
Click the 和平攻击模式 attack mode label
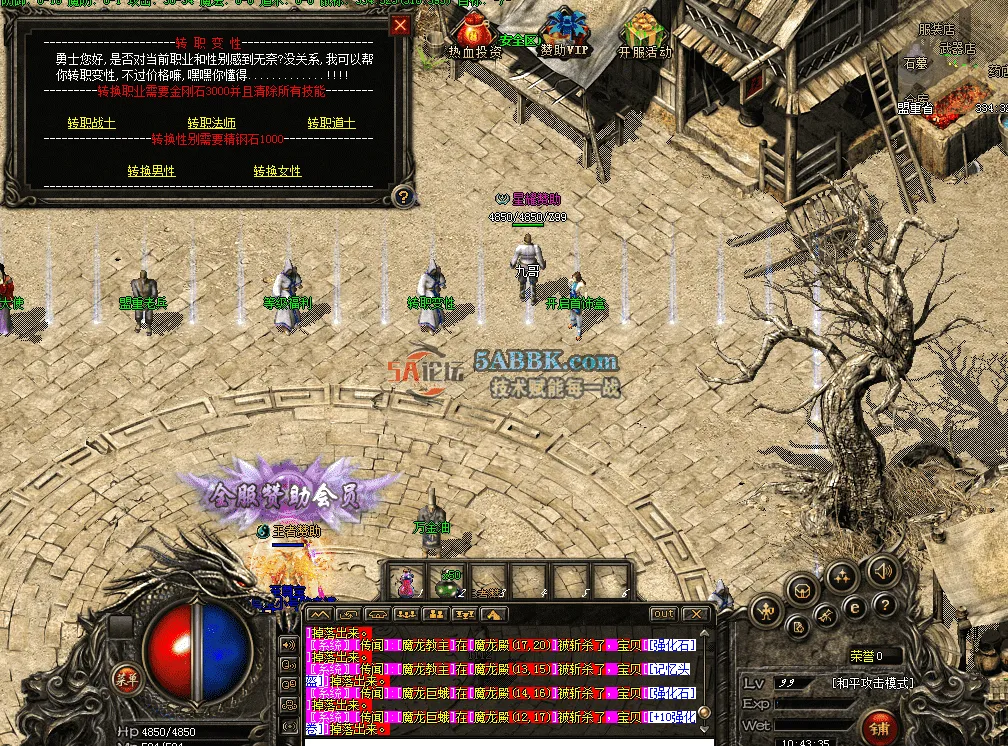pos(872,683)
